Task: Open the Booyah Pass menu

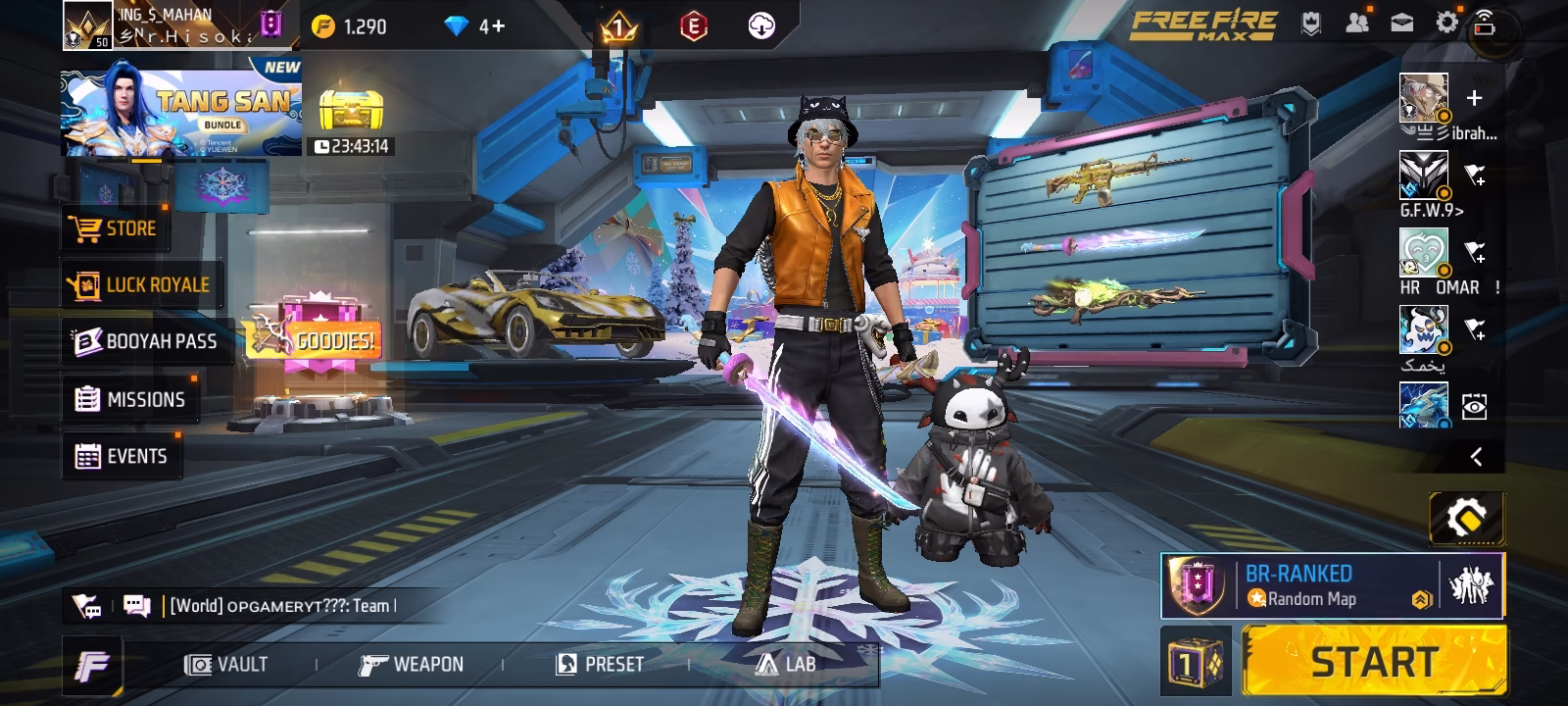Action: [x=147, y=341]
